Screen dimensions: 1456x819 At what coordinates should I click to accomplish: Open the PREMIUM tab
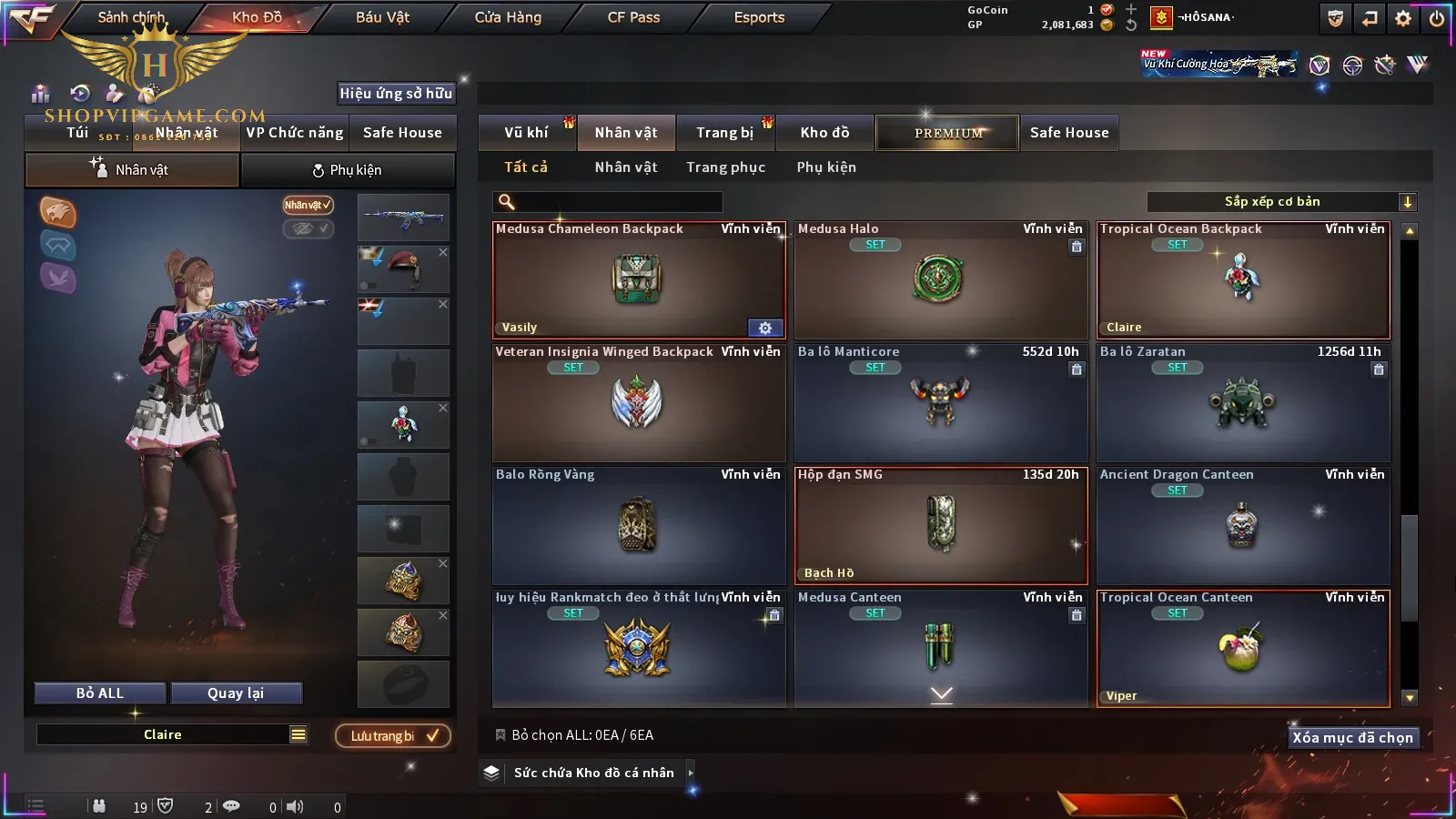pos(947,133)
